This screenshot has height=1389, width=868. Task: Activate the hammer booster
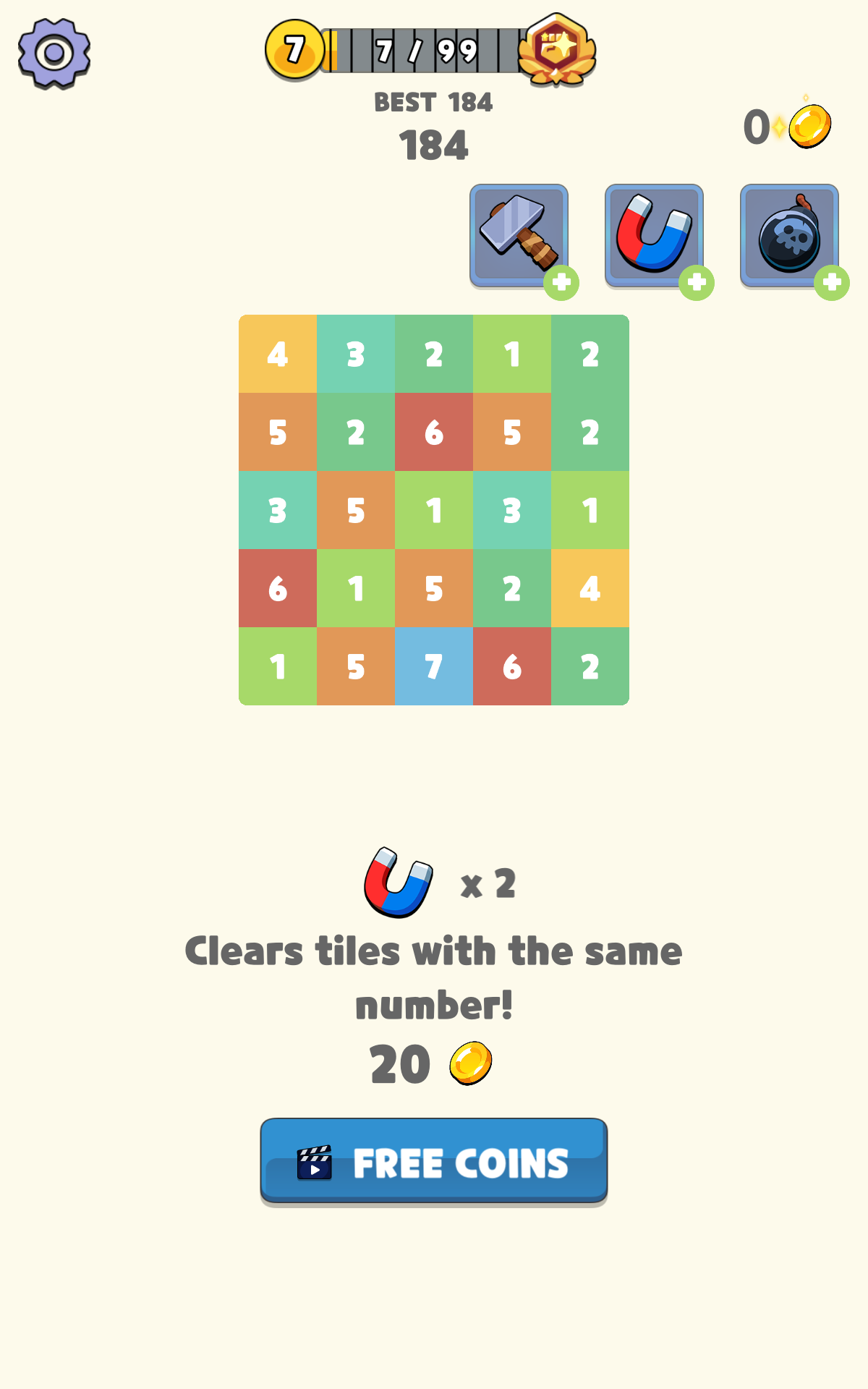(519, 235)
